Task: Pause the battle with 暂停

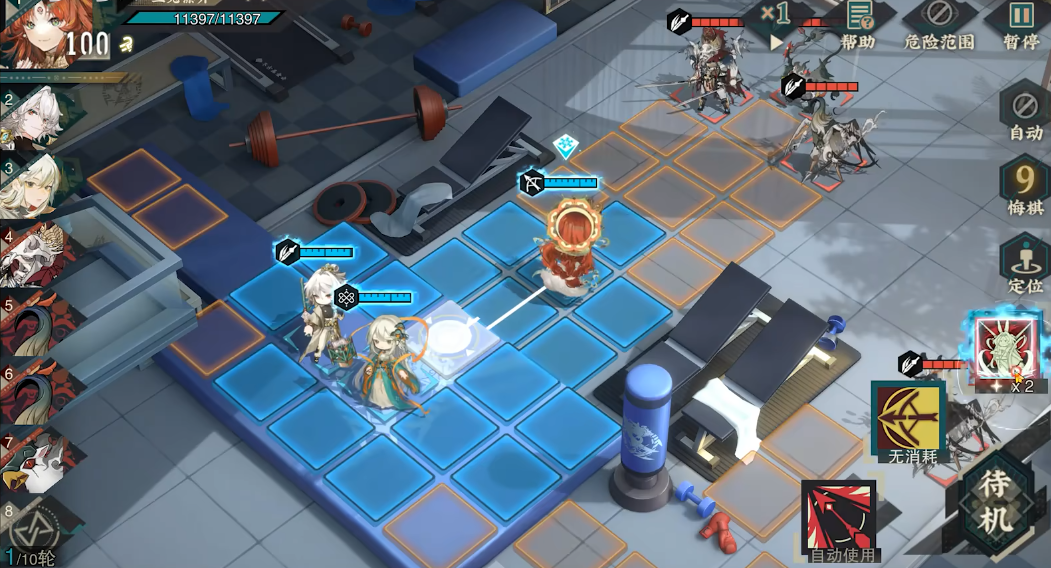Action: coord(1020,24)
